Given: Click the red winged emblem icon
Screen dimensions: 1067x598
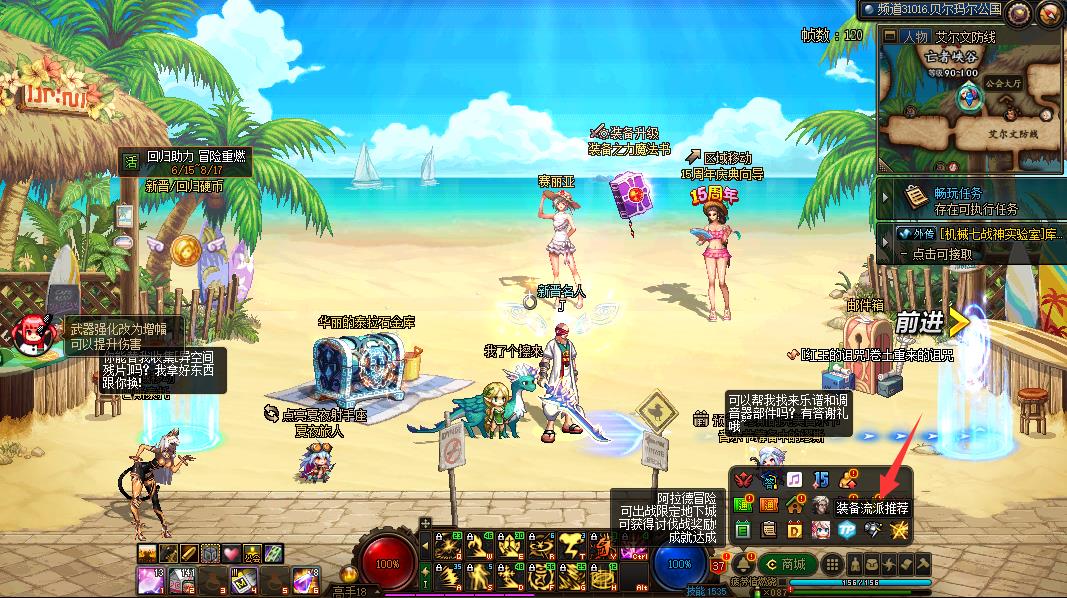Looking at the screenshot, I should 743,481.
